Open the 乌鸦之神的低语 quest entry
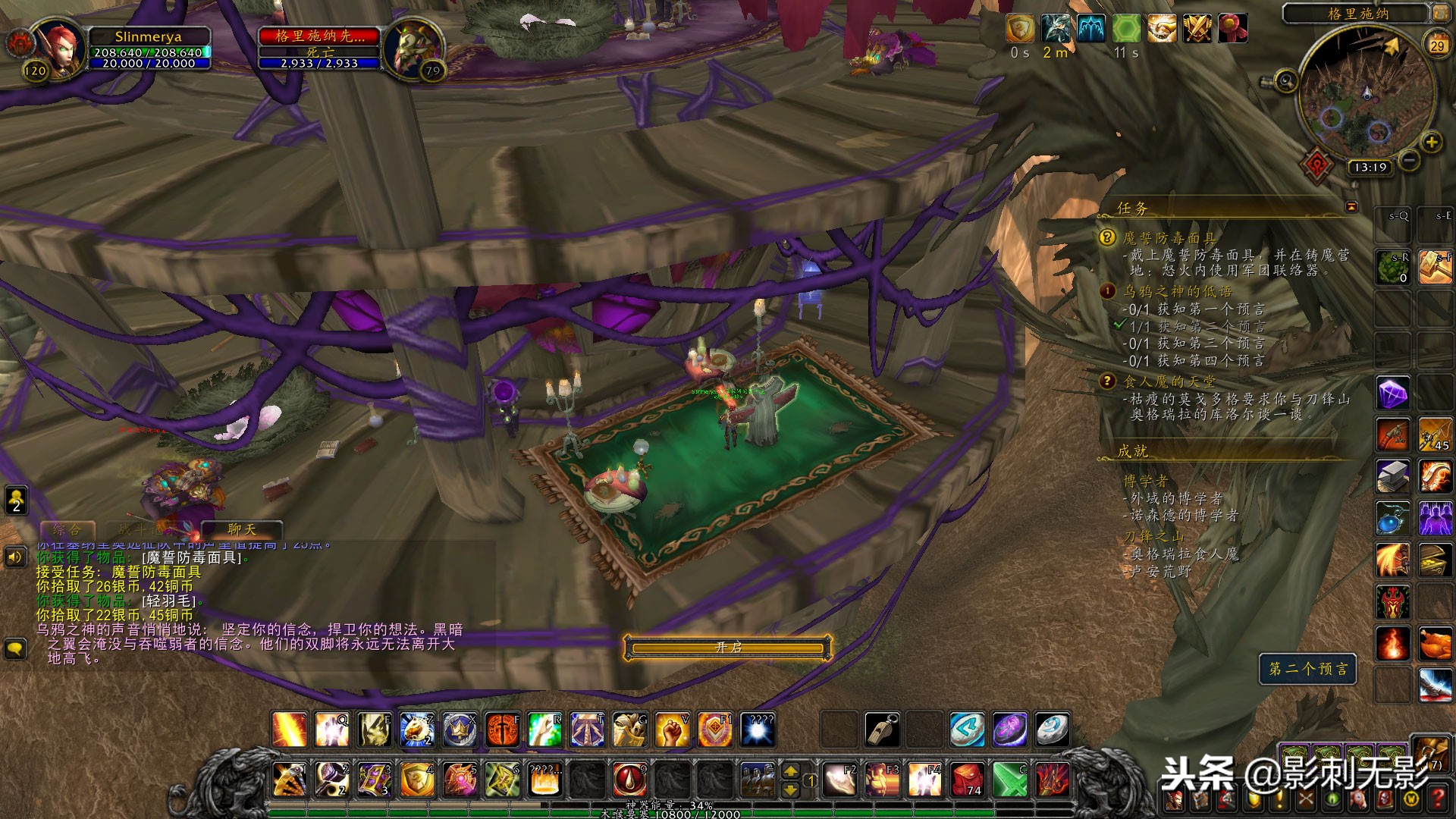 (x=1177, y=291)
